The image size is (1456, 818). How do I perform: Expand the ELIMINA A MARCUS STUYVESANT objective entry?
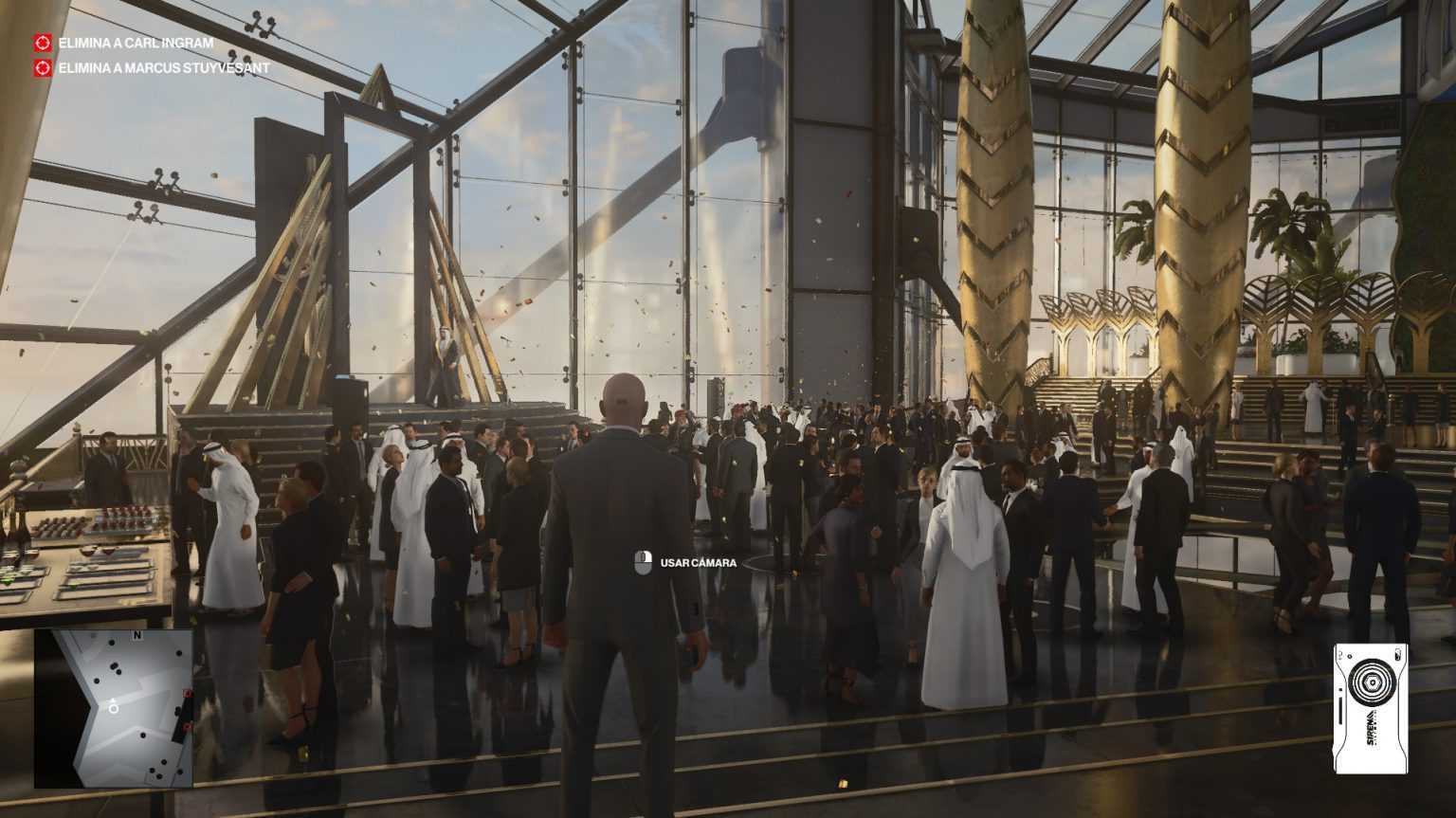click(x=163, y=67)
